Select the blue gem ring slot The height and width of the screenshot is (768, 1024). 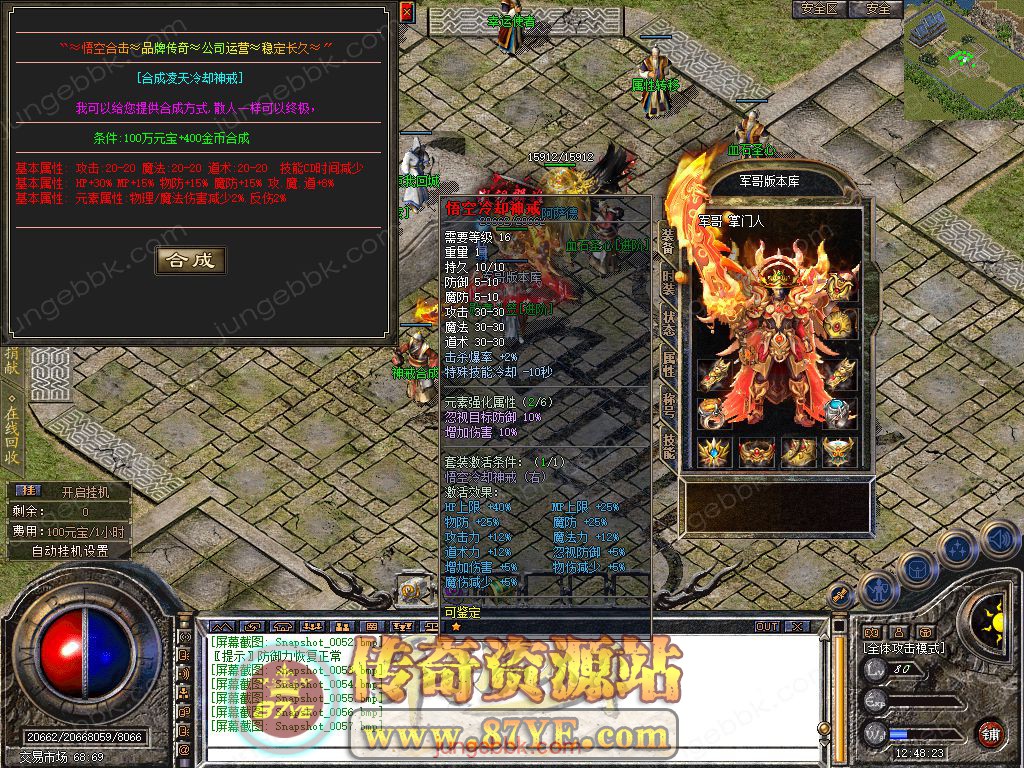click(840, 411)
